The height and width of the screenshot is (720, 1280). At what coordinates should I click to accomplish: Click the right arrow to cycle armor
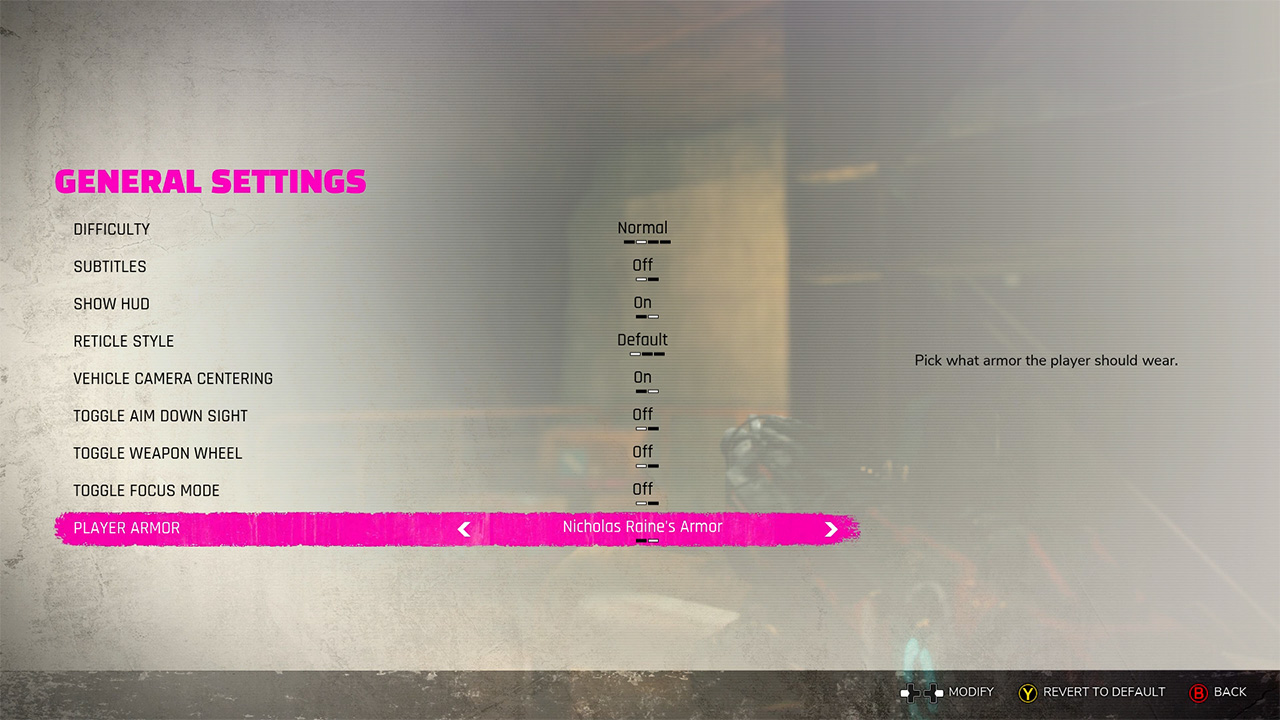(832, 529)
